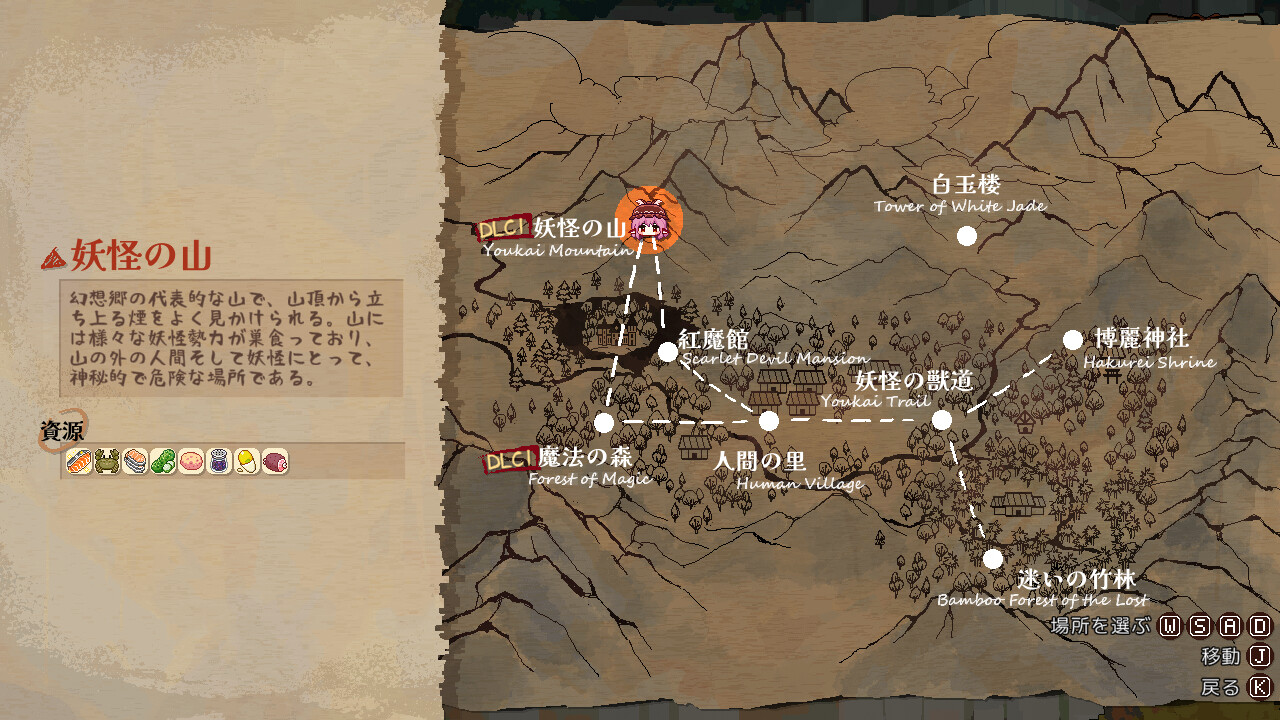The height and width of the screenshot is (720, 1280).
Task: Select the salmon fillet resource icon
Action: click(77, 461)
